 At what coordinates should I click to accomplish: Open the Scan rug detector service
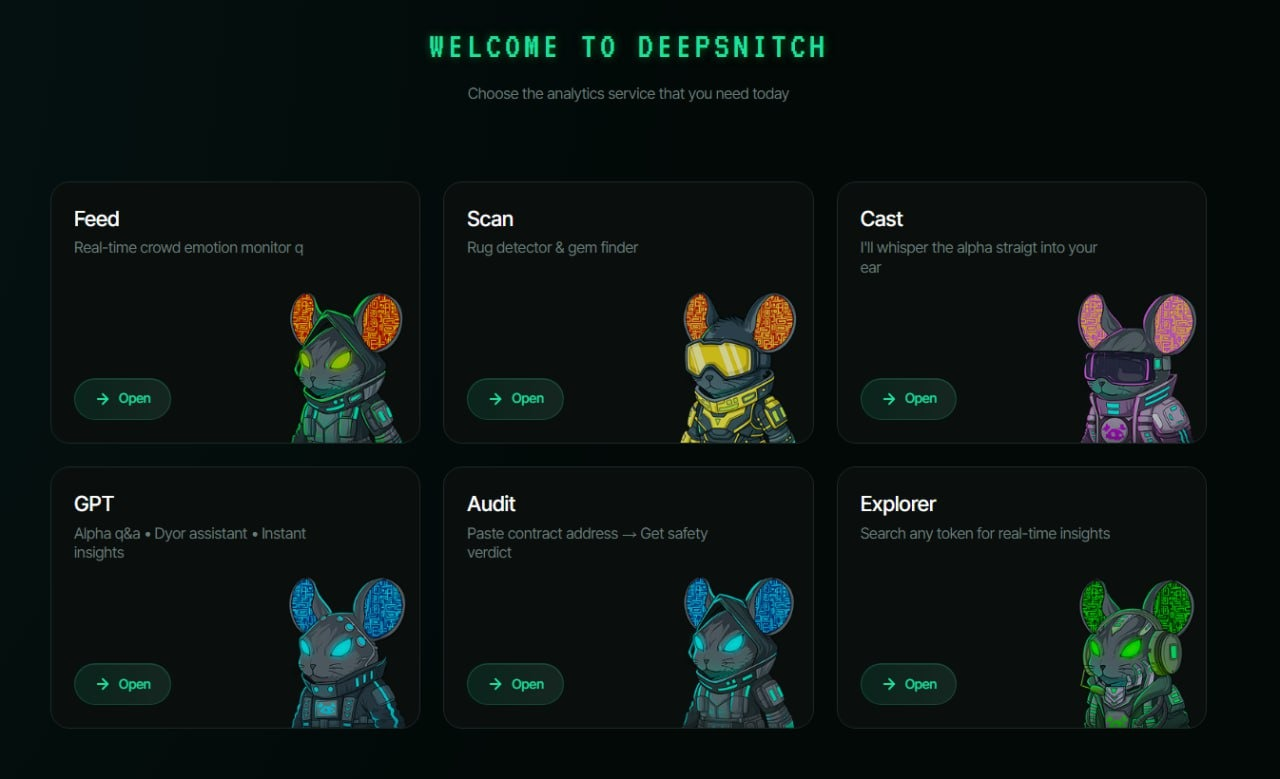(515, 398)
